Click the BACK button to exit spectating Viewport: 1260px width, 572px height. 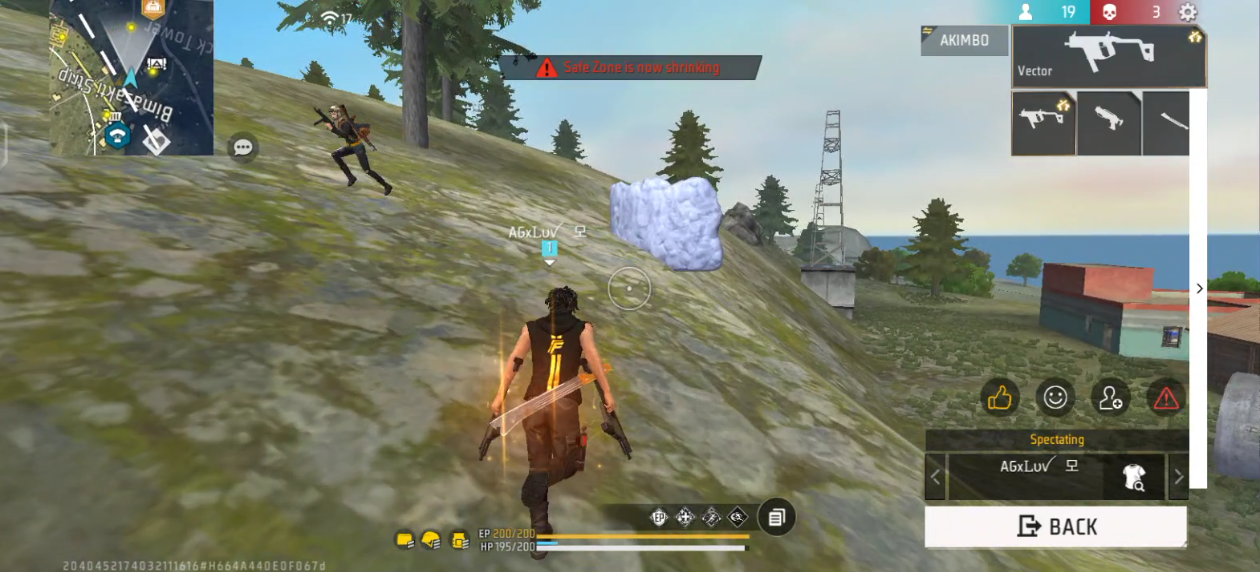click(x=1055, y=526)
